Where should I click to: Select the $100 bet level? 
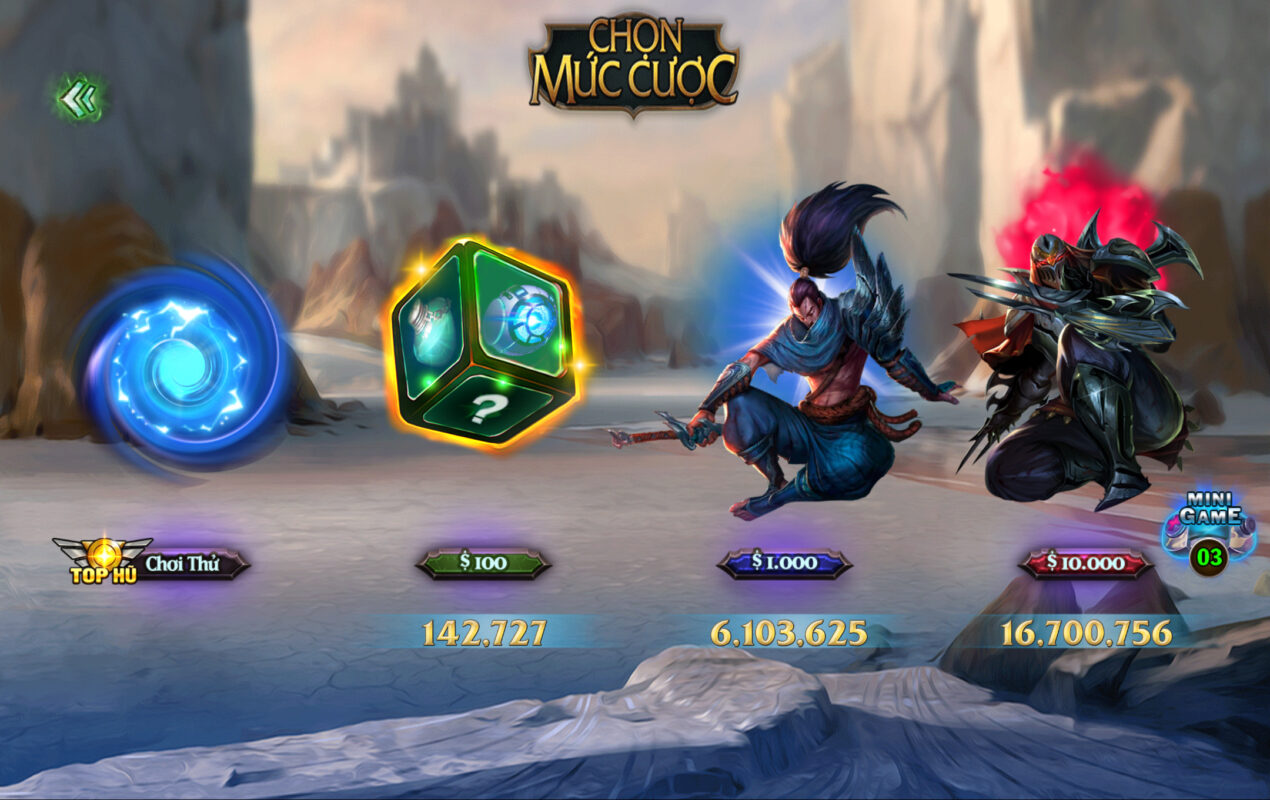pyautogui.click(x=483, y=563)
